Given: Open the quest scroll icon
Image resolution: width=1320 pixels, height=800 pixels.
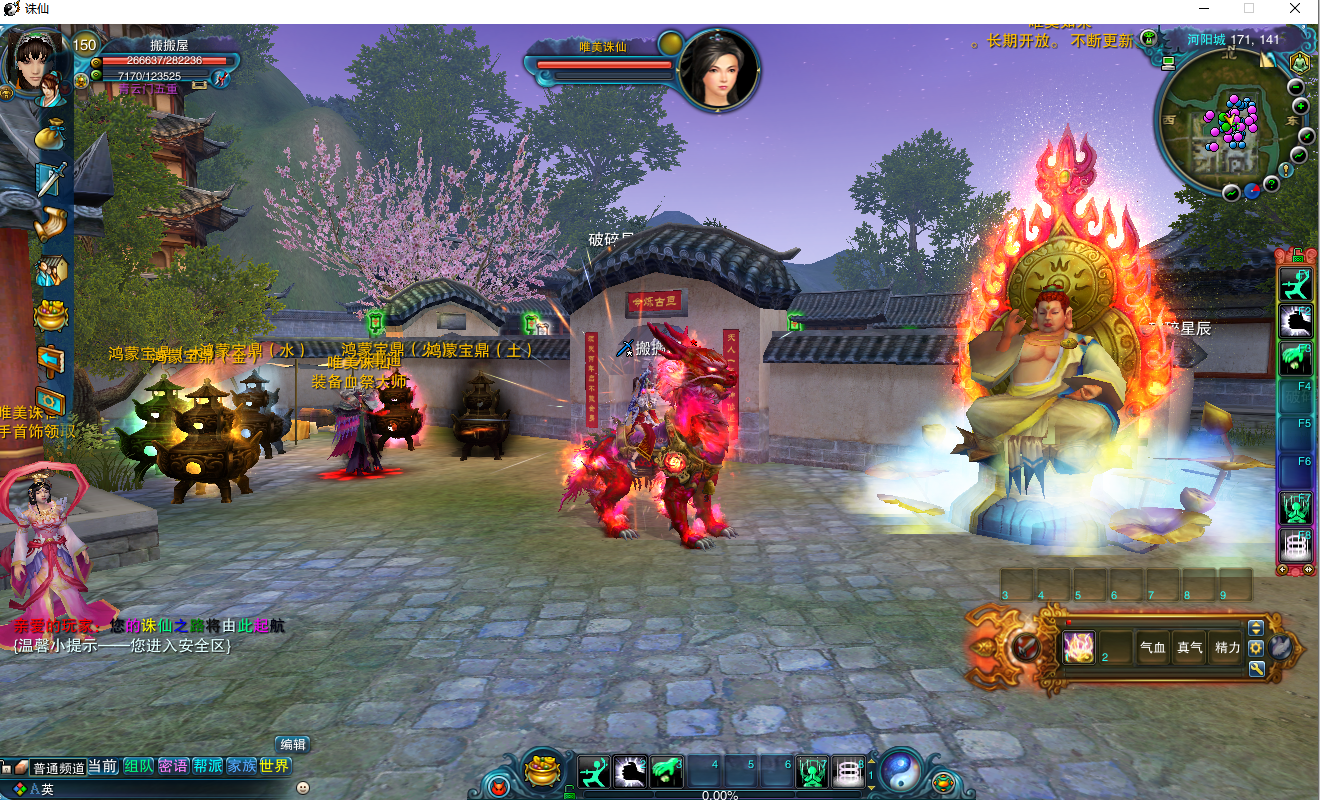Looking at the screenshot, I should 50,225.
